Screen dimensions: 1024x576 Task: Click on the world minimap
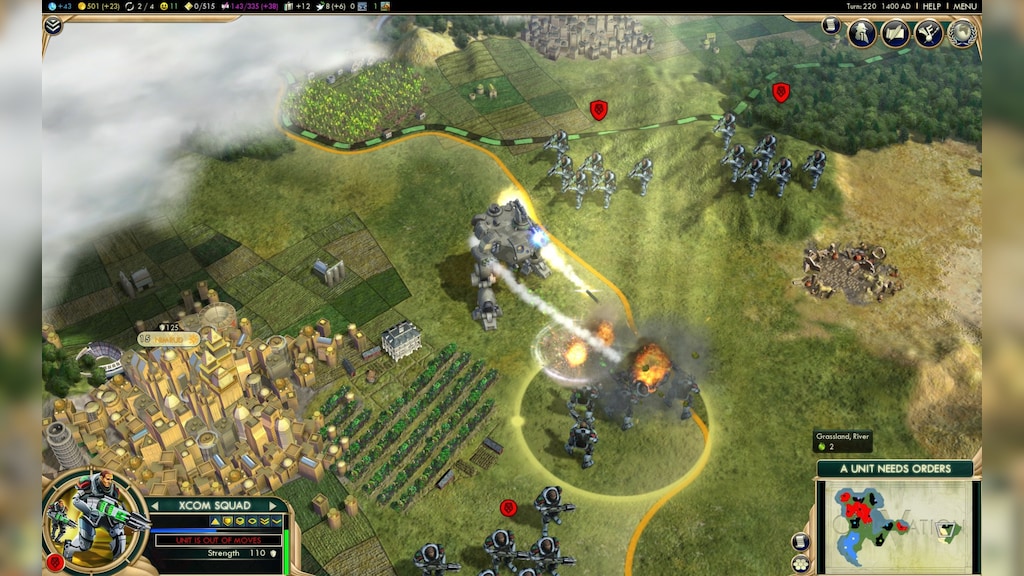tap(895, 526)
